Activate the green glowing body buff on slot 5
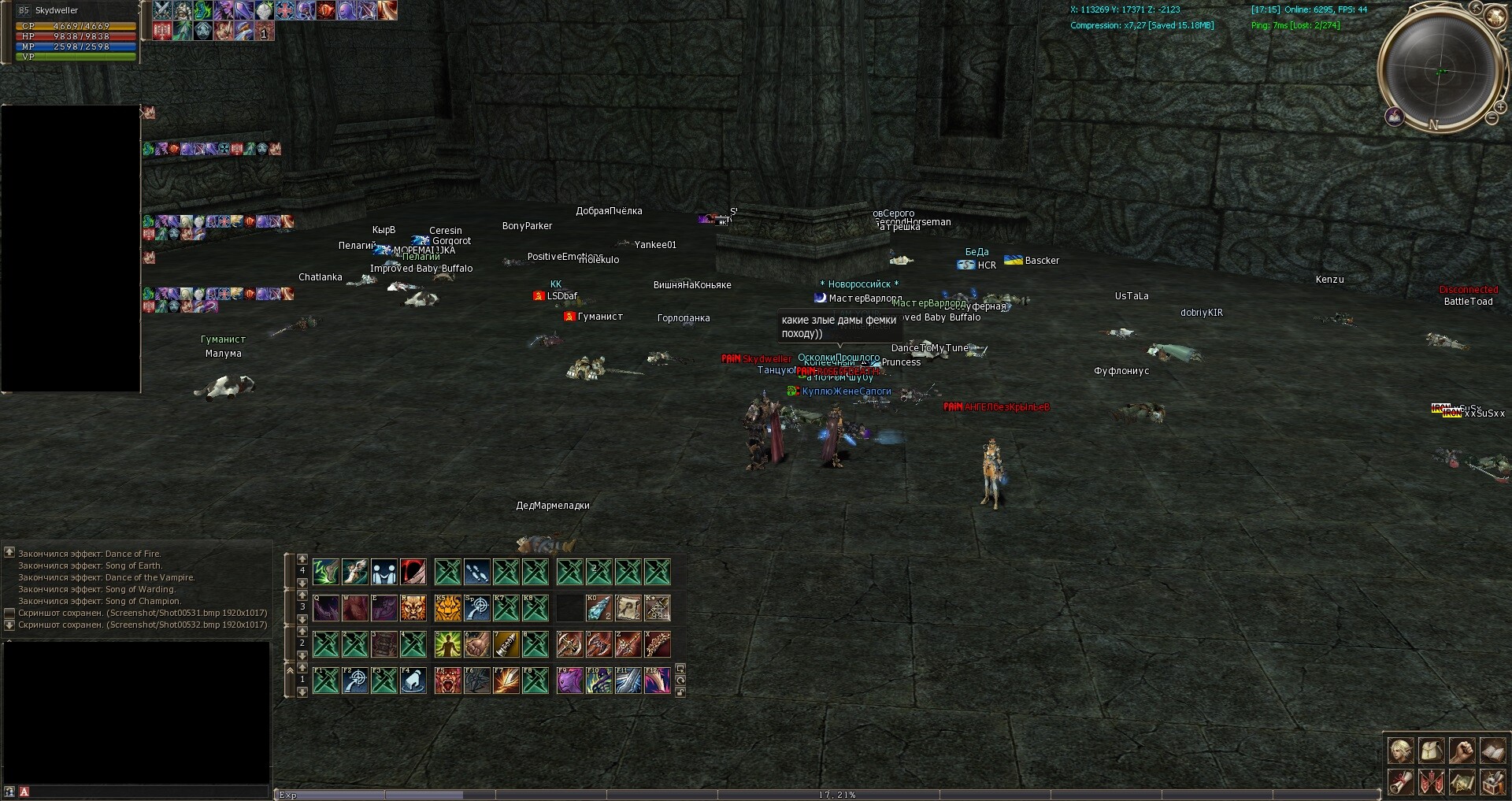Screen dimensions: 1512x801 pos(447,644)
